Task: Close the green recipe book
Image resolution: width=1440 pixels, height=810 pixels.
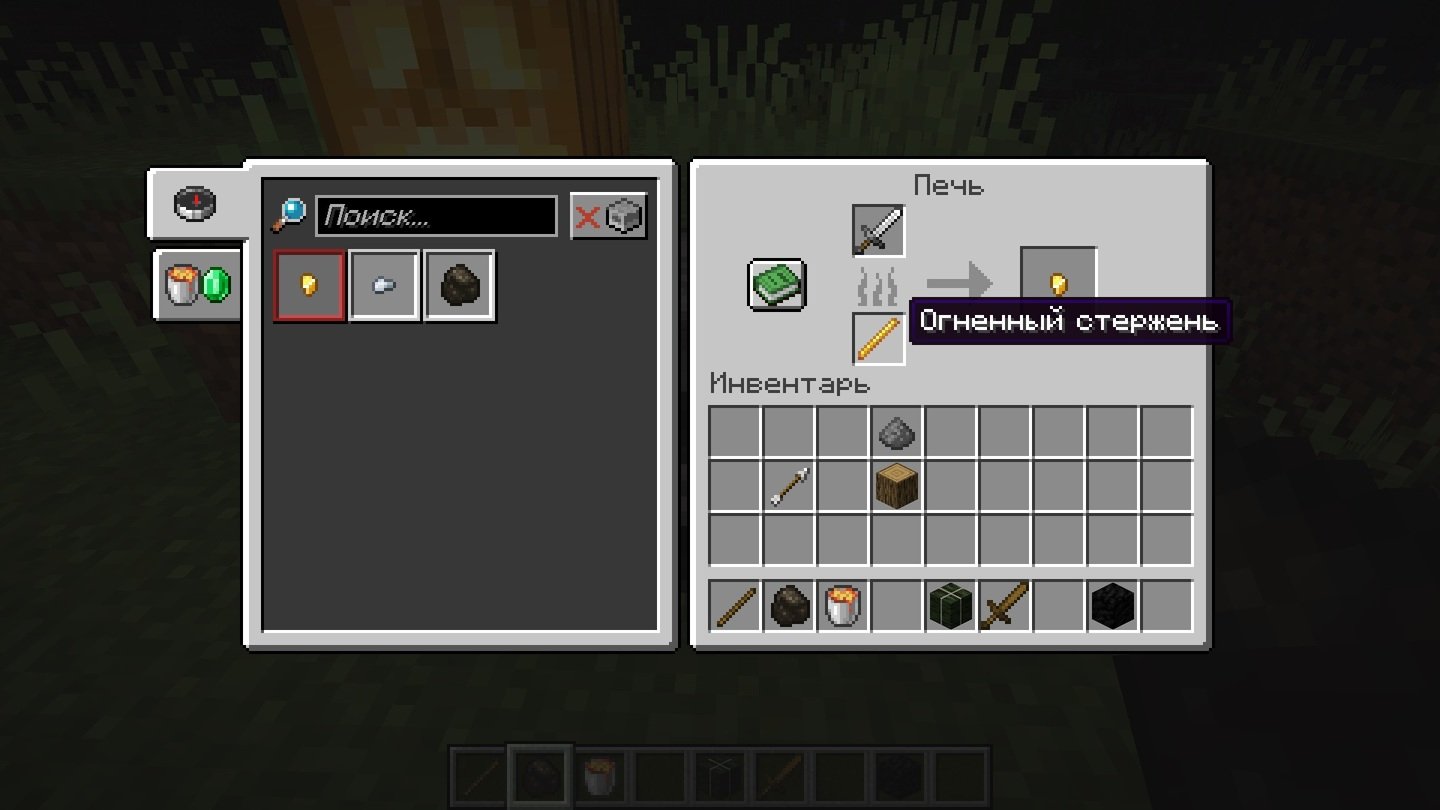Action: click(777, 285)
